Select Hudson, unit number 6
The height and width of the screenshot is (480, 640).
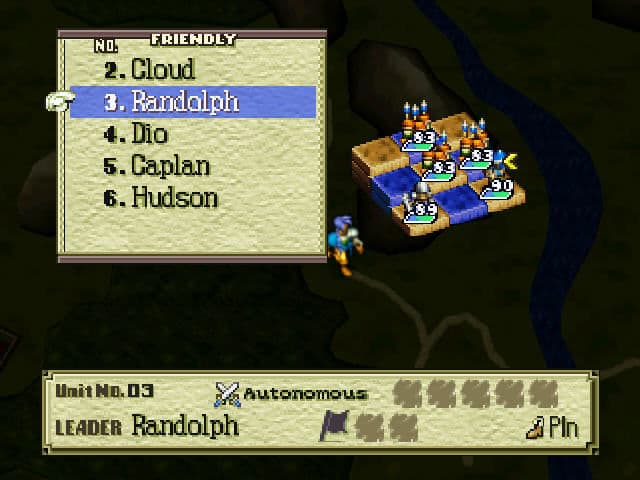tap(173, 197)
